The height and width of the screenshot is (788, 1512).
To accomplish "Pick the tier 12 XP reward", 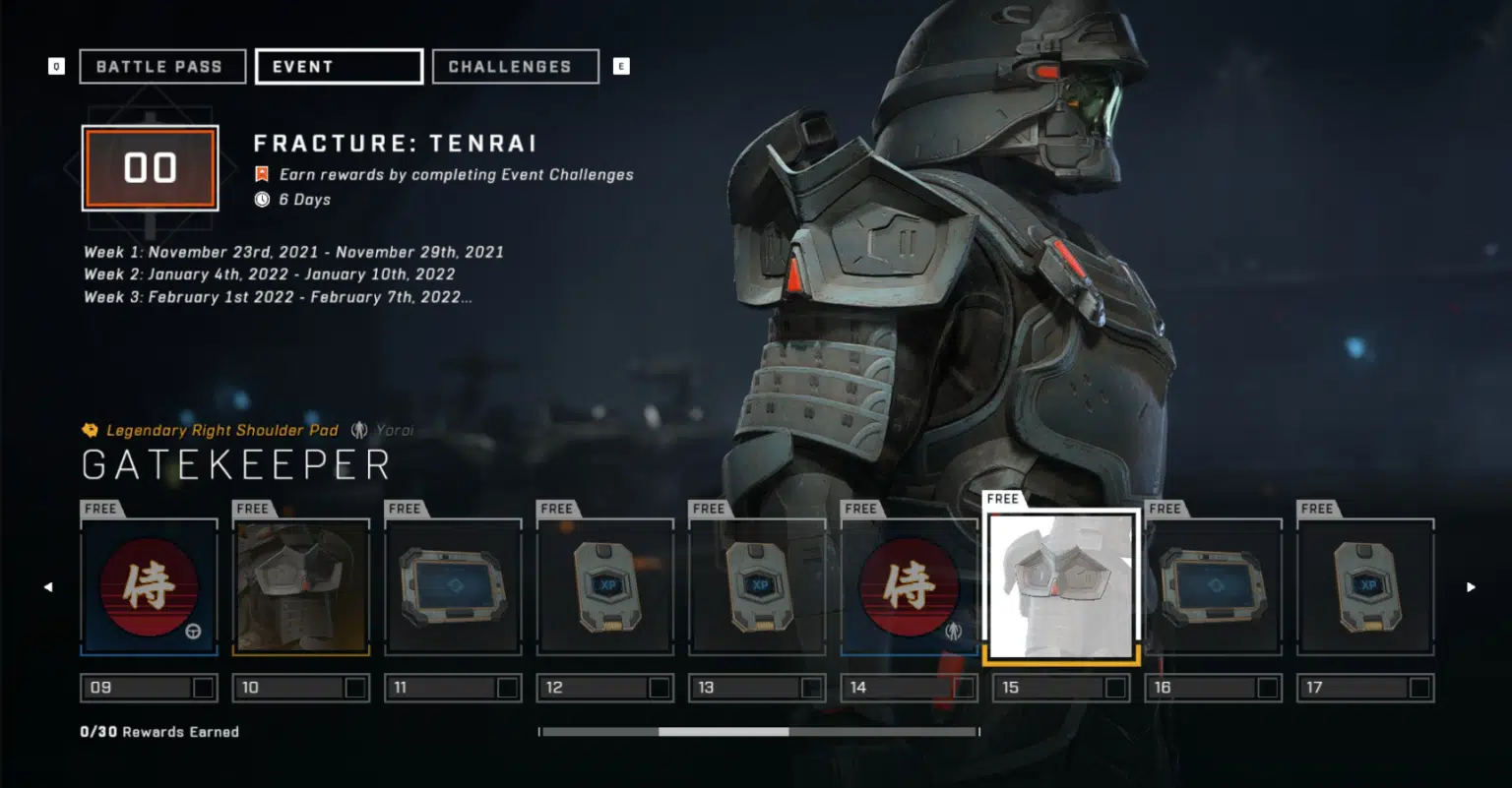I will click(605, 587).
